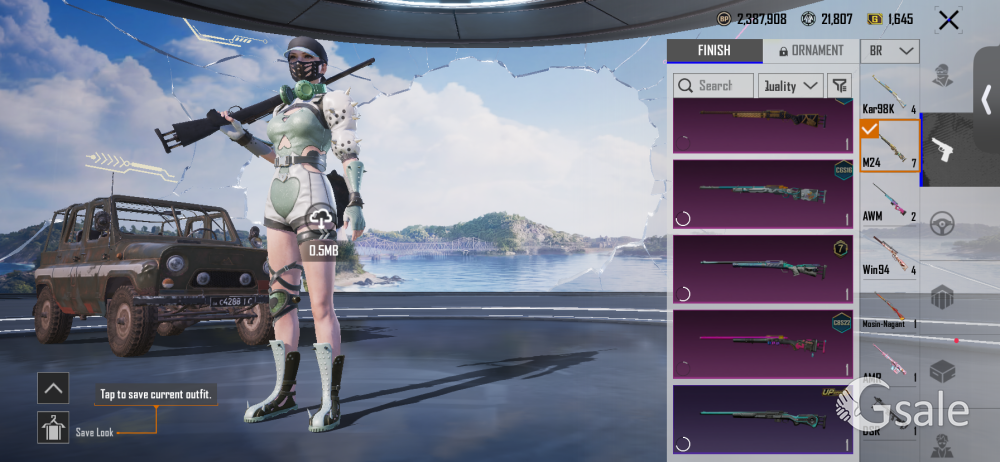Choose the AWM from the weapon list
This screenshot has height=462, width=1000.
coord(889,200)
